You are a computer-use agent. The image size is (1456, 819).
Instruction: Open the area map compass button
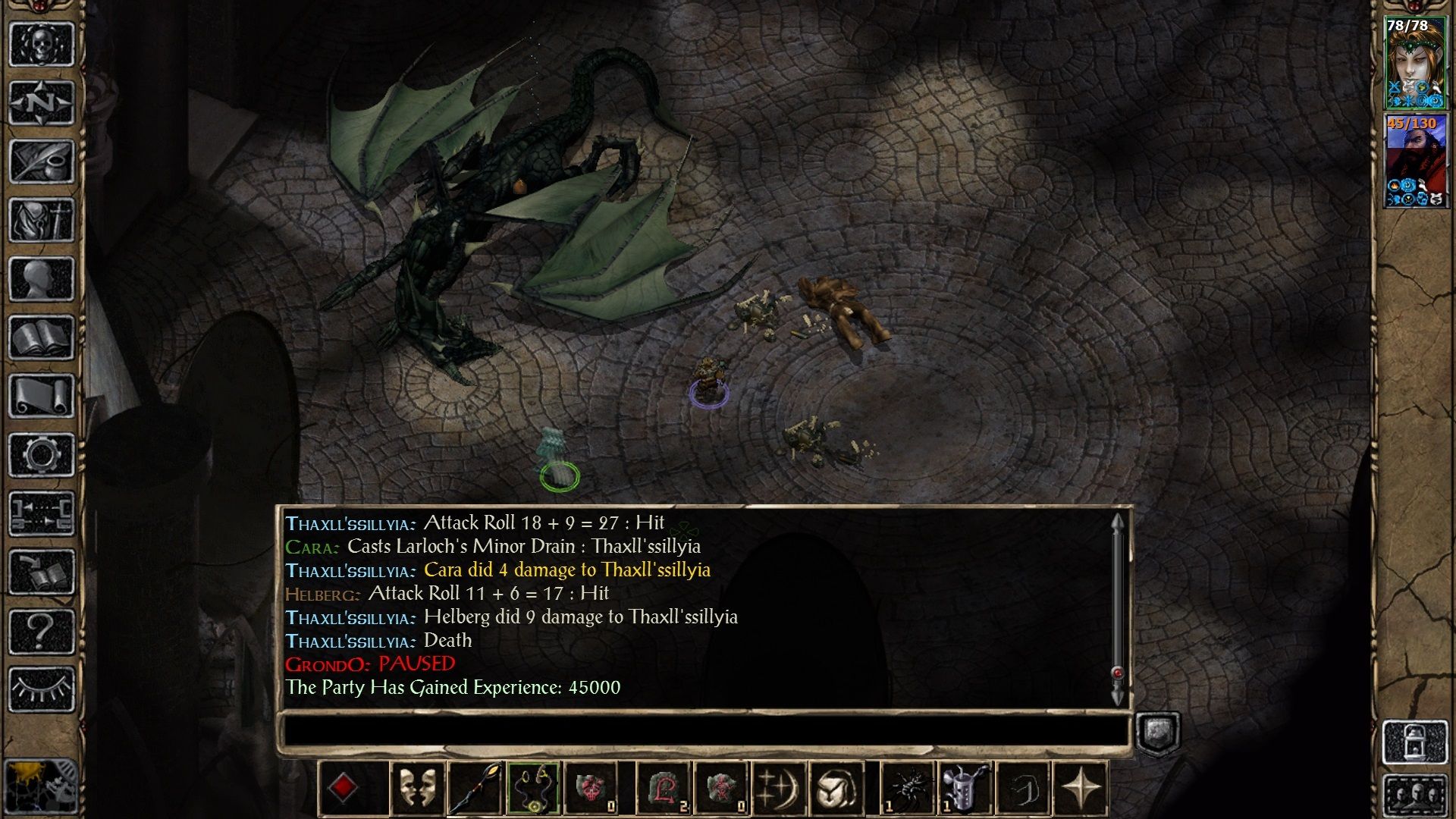click(42, 102)
